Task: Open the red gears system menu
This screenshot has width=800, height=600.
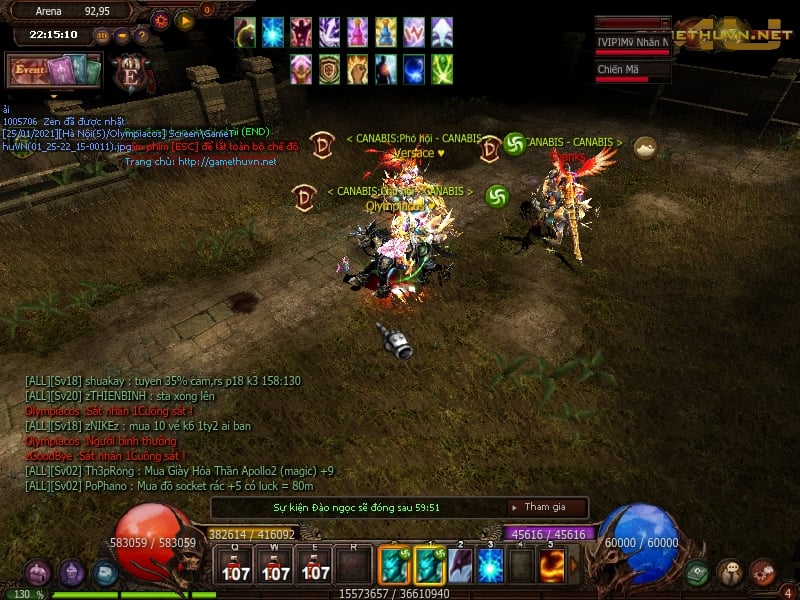Action: pos(762,573)
